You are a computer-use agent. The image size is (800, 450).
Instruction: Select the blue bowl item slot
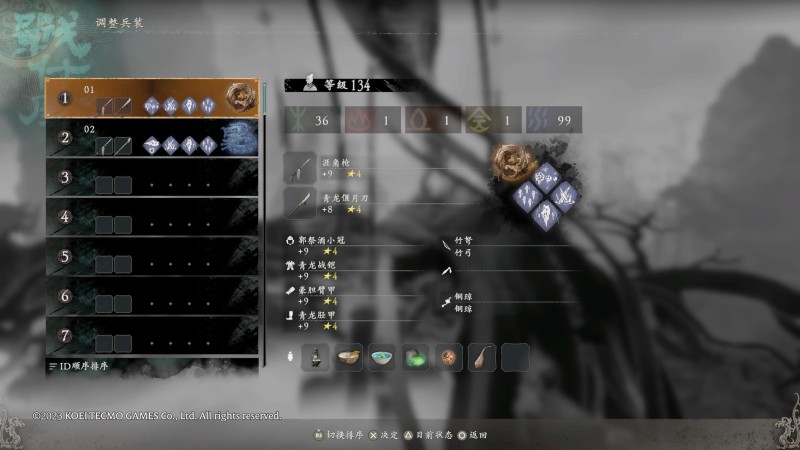point(383,357)
